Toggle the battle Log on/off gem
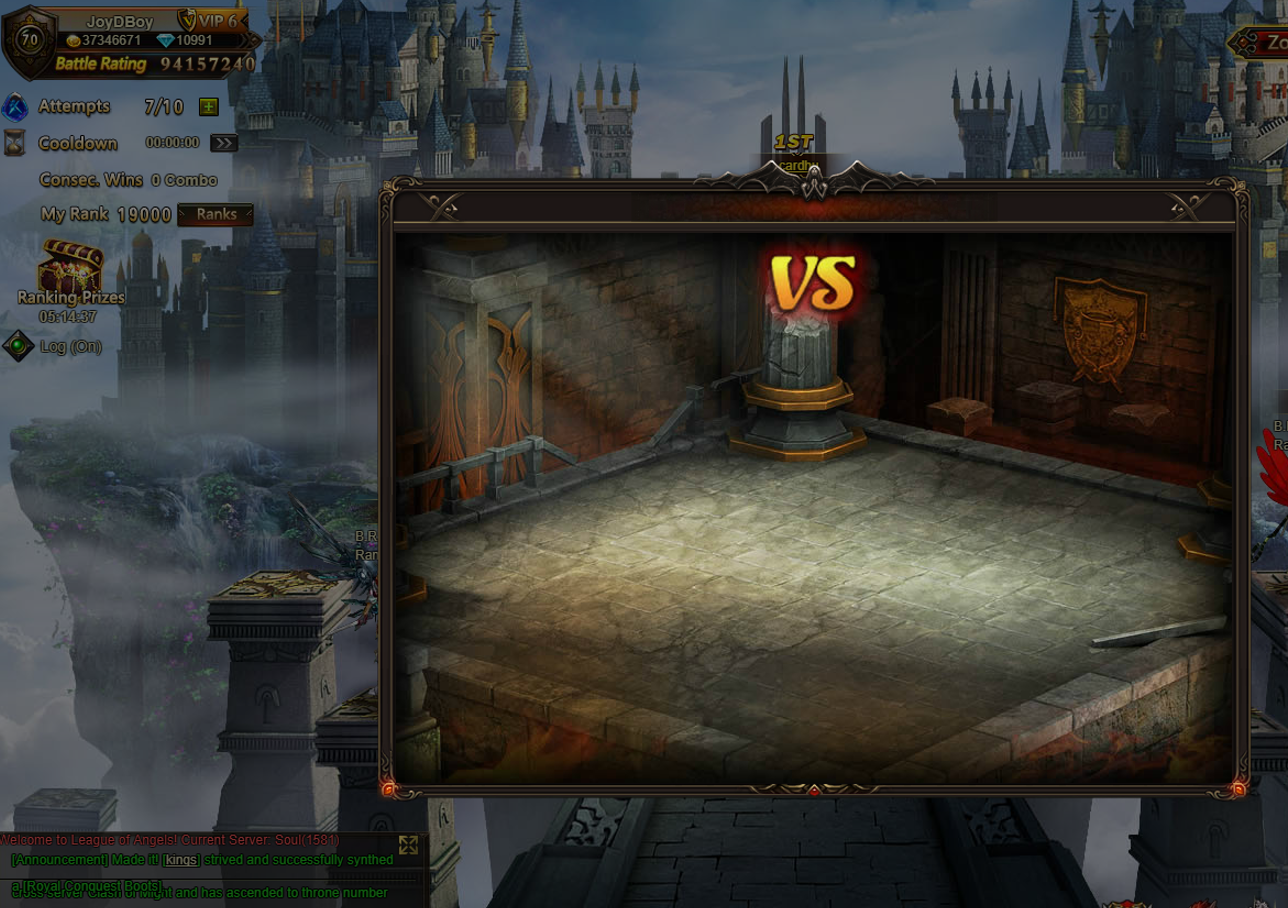This screenshot has height=908, width=1288. tap(19, 347)
